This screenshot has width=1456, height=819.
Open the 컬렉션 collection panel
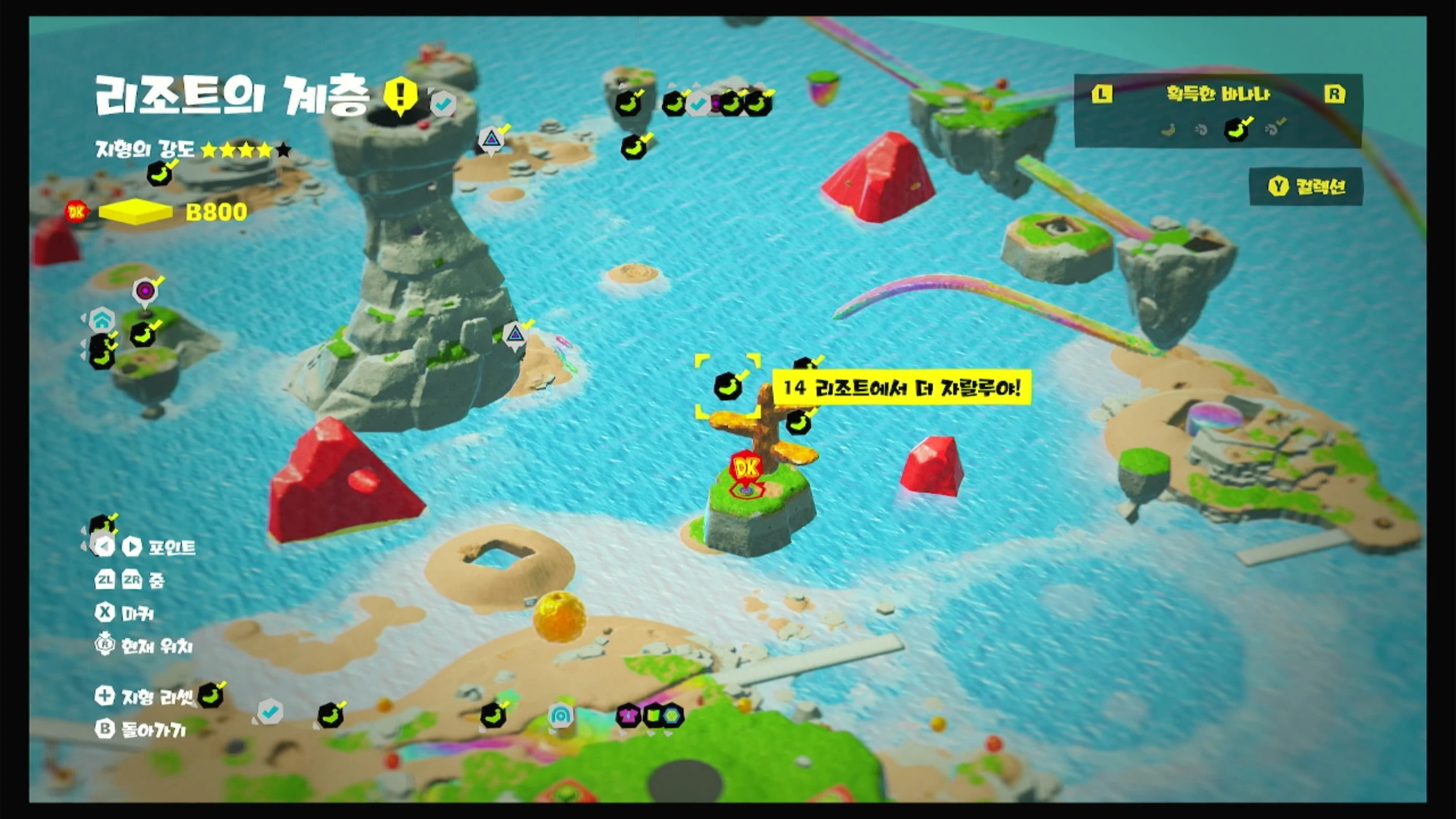(x=1306, y=187)
